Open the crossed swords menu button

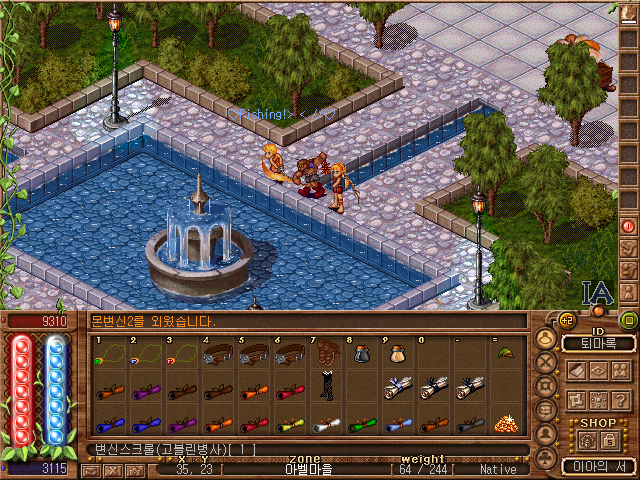click(x=546, y=361)
